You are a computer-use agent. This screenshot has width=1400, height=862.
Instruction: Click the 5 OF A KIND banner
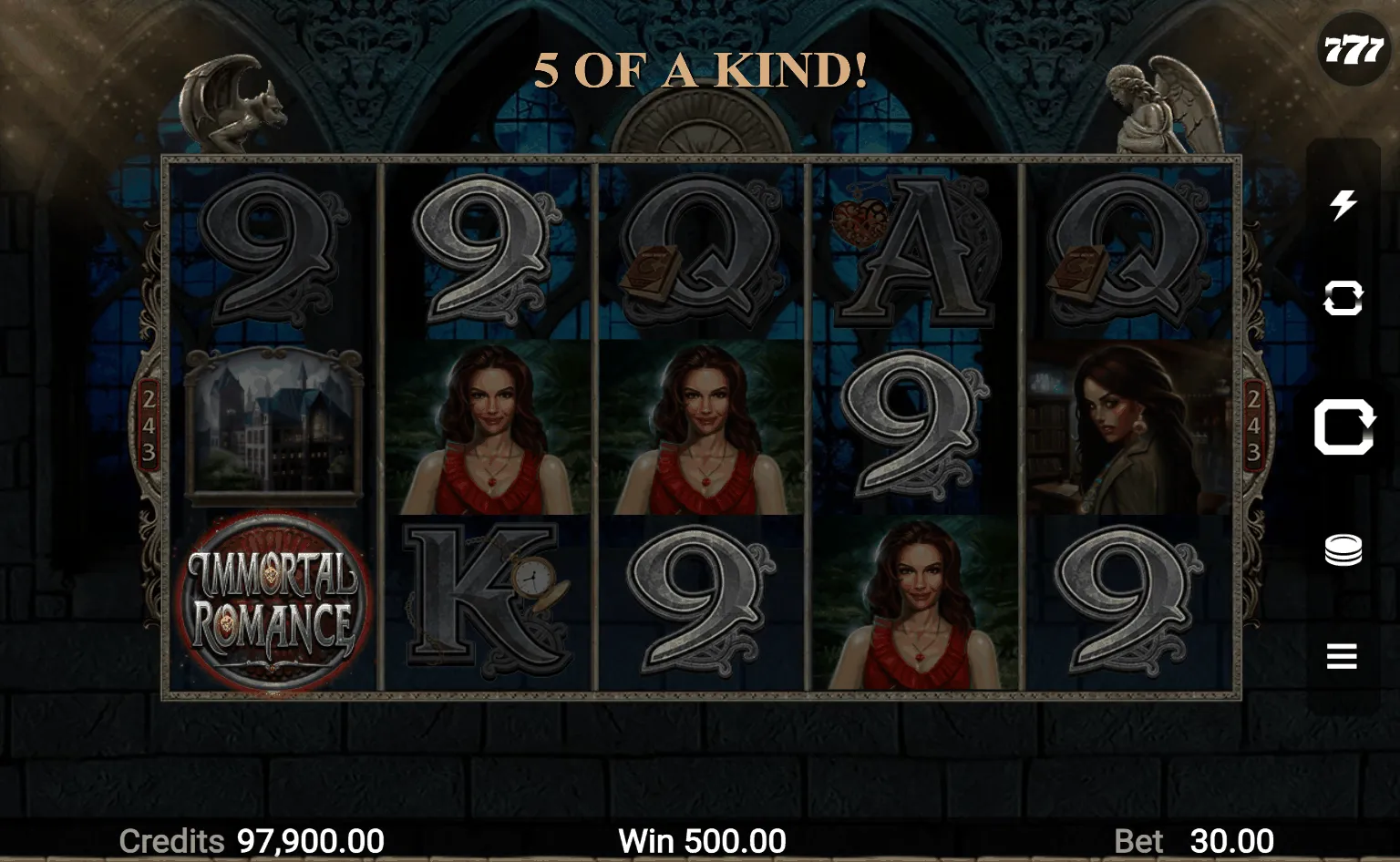point(700,67)
